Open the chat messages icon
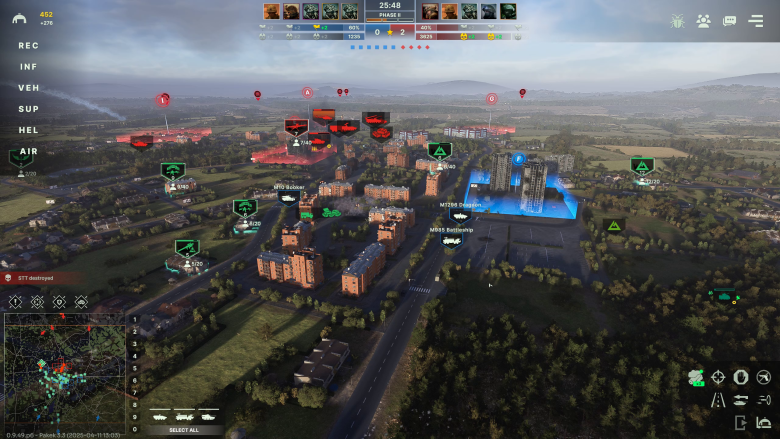 coord(729,20)
